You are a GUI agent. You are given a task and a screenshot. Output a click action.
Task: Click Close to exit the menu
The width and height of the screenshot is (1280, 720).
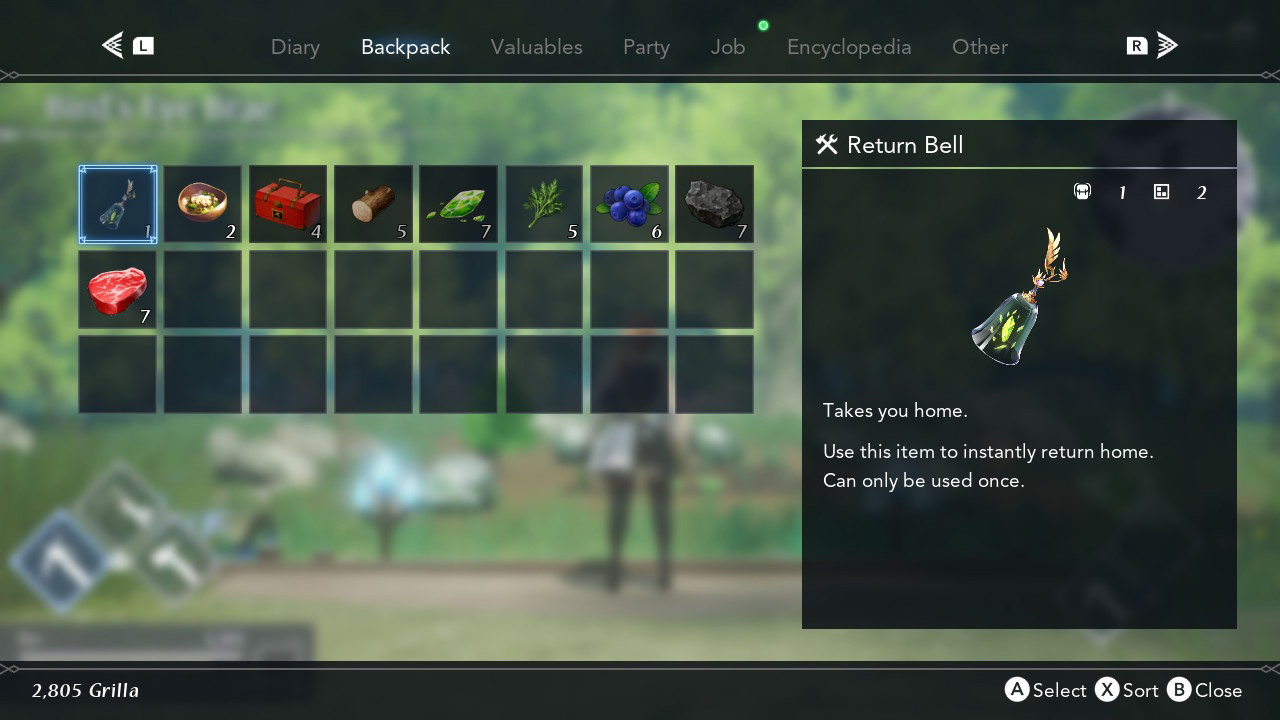tap(1204, 690)
